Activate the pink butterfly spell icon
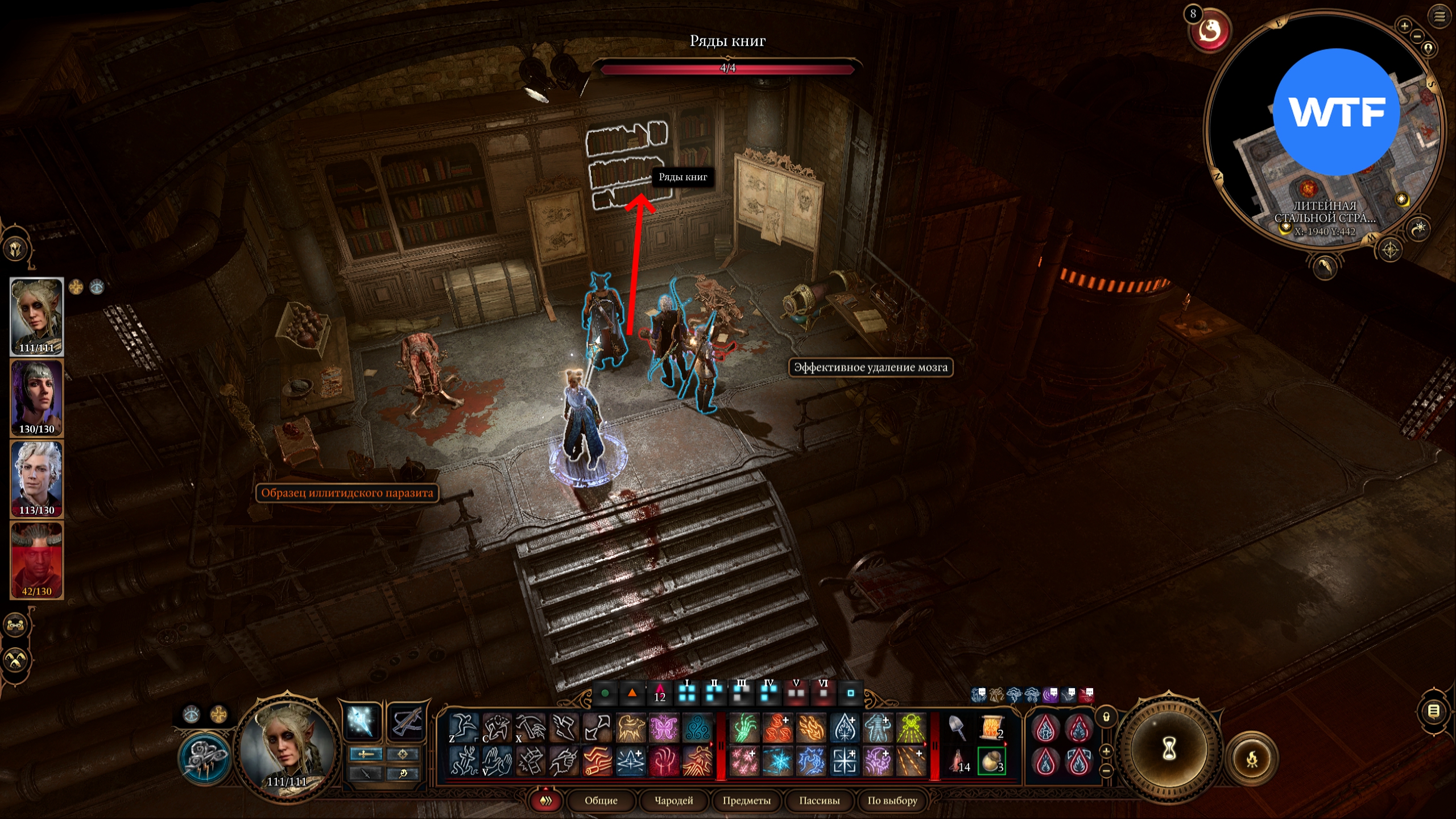This screenshot has height=819, width=1456. tap(664, 729)
